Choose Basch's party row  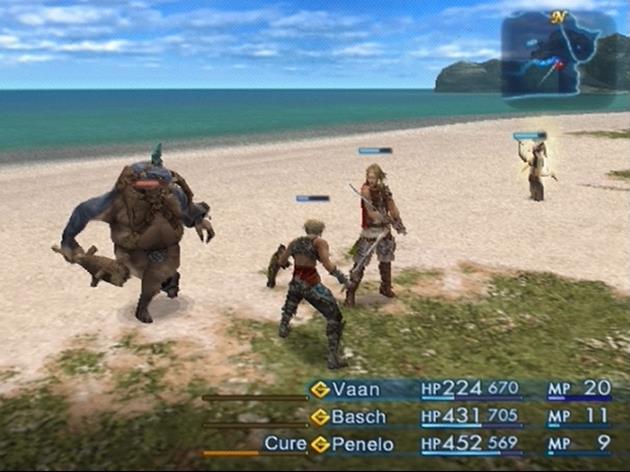click(x=358, y=416)
